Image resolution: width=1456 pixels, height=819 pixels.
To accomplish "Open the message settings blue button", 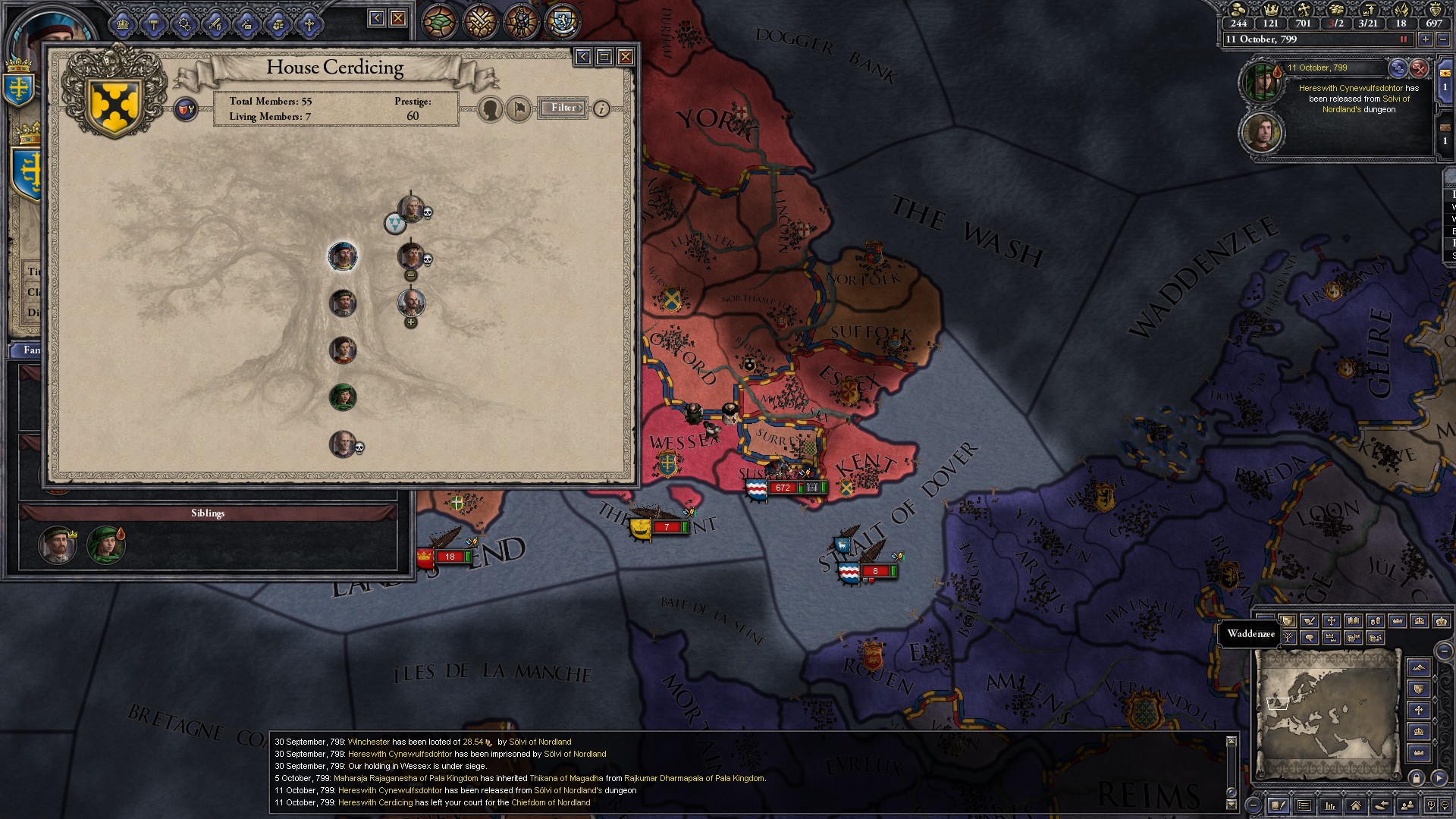I will click(1398, 68).
